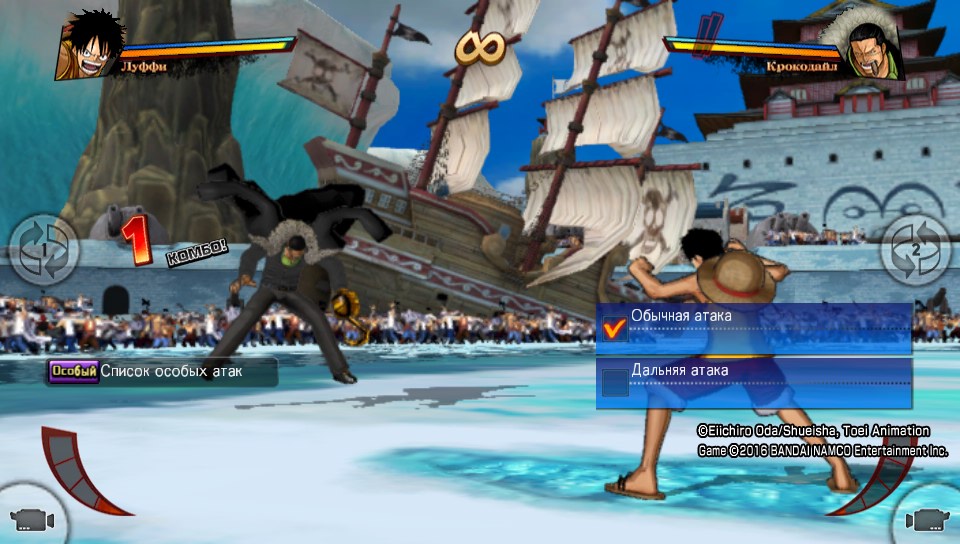This screenshot has width=960, height=544.
Task: Tap the swap character 2 button
Action: pyautogui.click(x=916, y=249)
